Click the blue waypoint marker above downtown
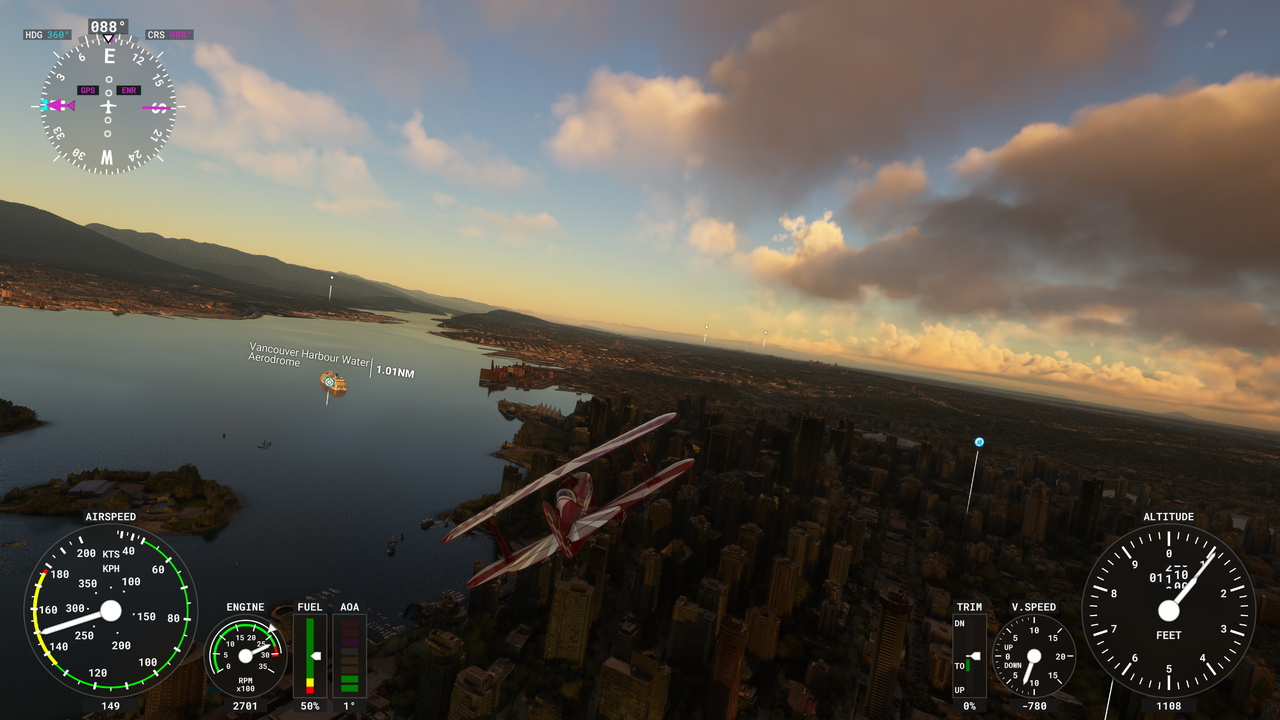The image size is (1280, 720). (x=979, y=442)
